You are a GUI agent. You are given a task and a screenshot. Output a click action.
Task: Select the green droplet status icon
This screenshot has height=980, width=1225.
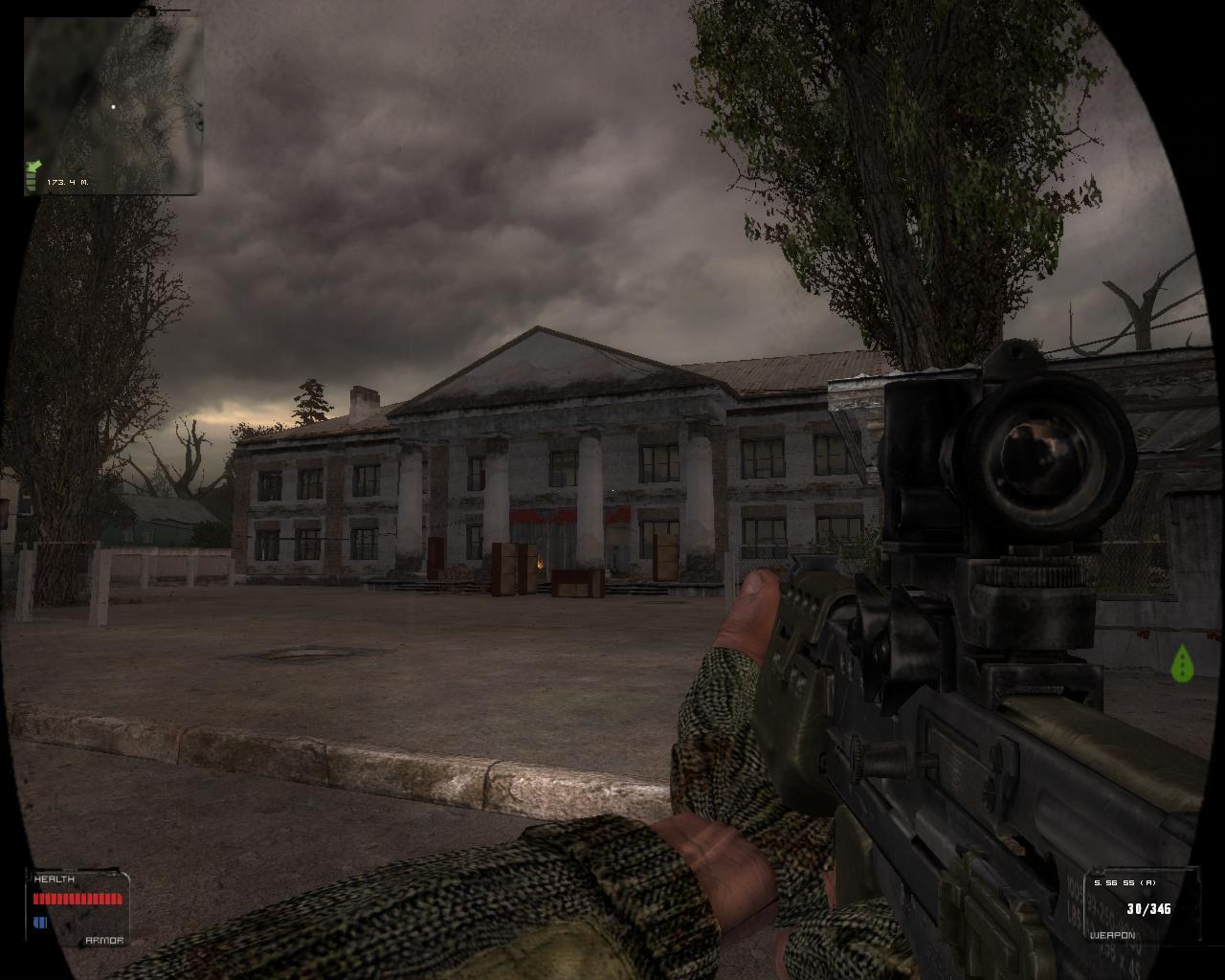click(x=1183, y=662)
